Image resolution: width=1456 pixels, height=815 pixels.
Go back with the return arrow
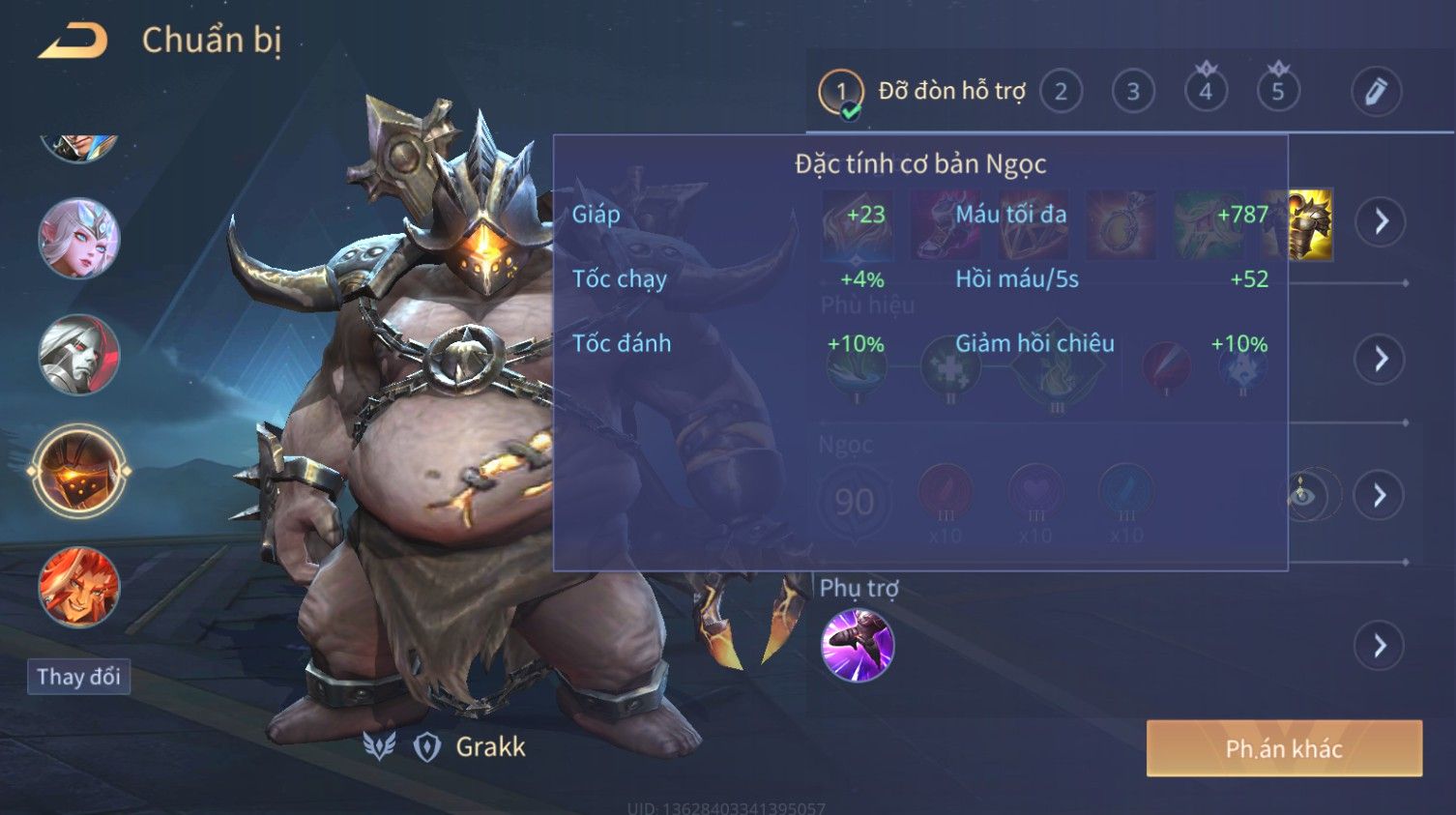(73, 41)
